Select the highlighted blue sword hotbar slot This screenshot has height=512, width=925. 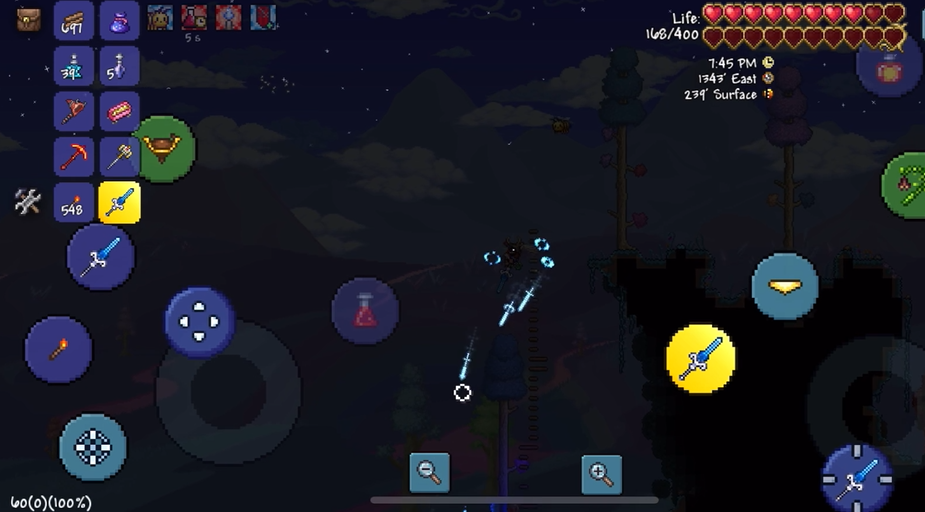tap(120, 203)
